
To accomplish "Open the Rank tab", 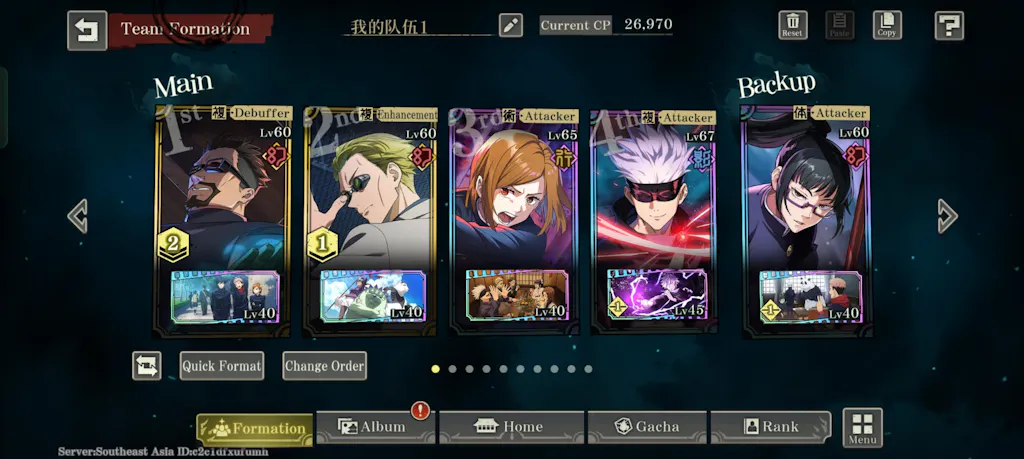I will point(770,427).
